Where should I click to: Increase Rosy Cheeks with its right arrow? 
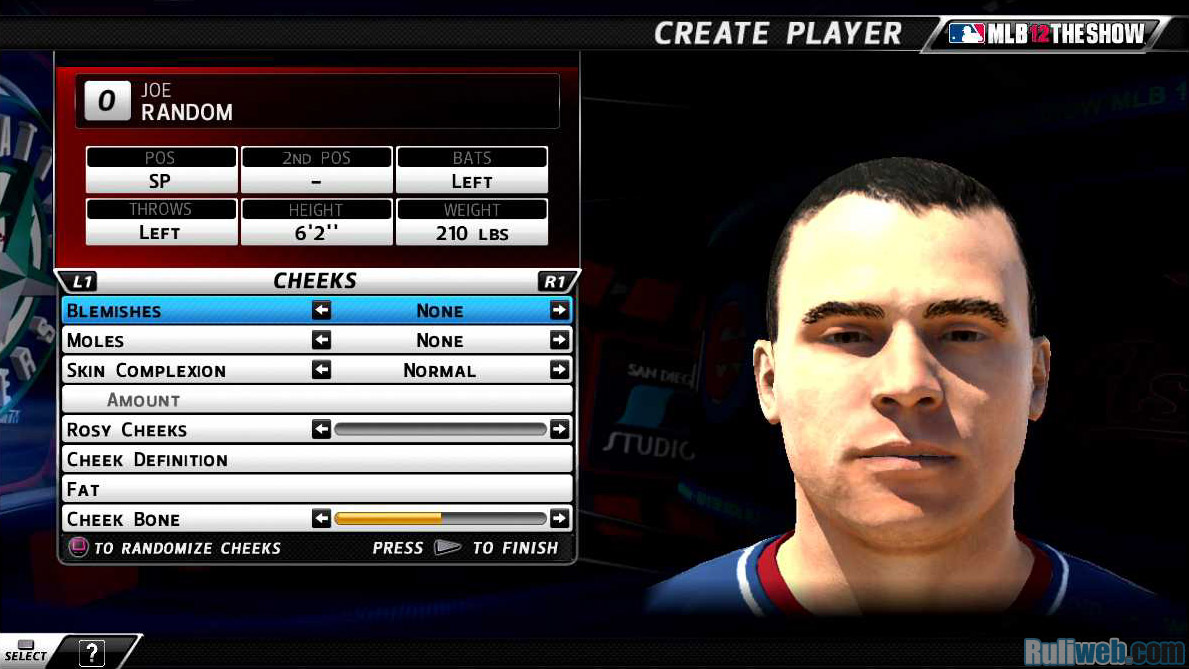pos(559,430)
